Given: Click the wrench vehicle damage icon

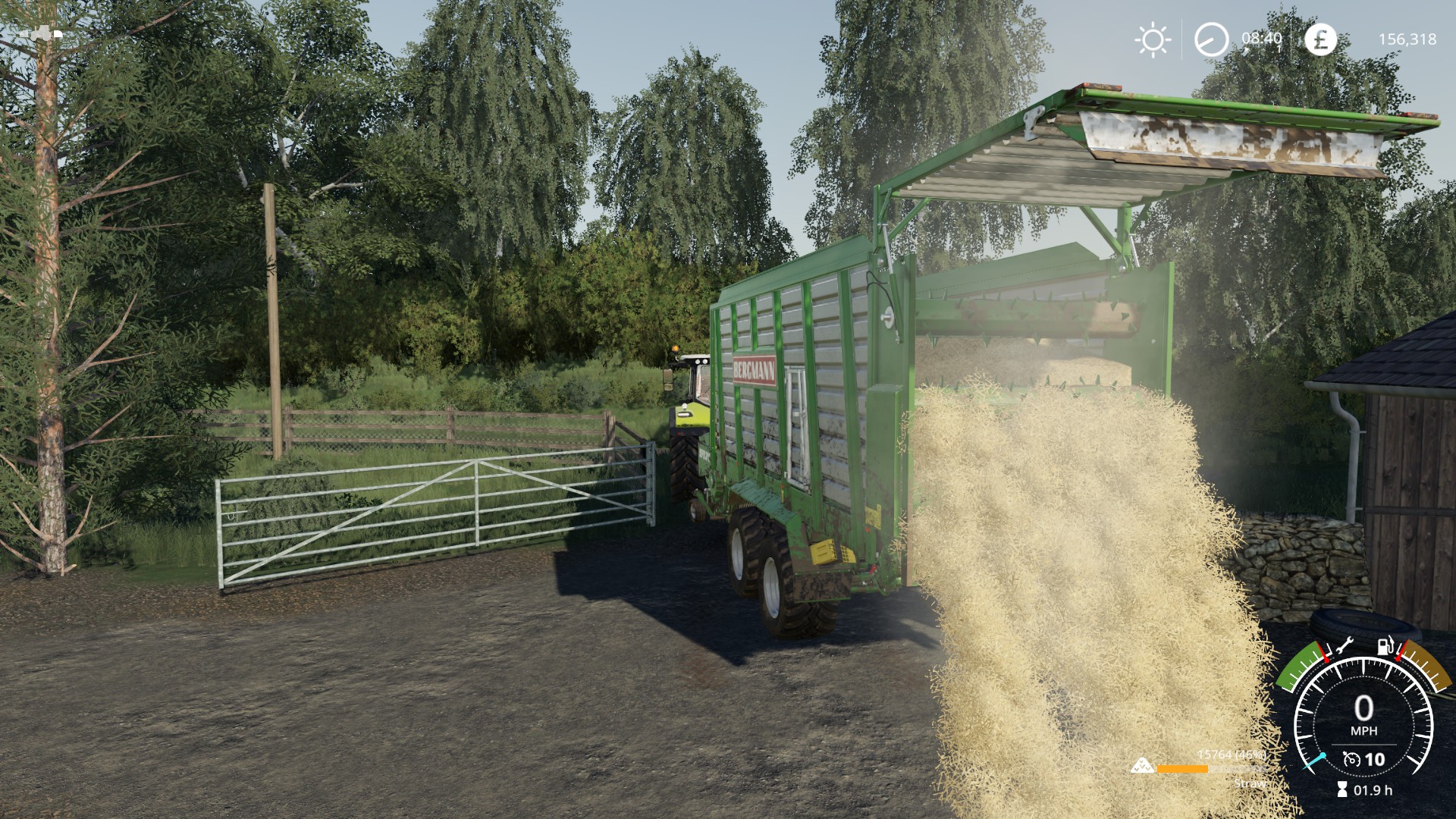Looking at the screenshot, I should [x=1341, y=647].
